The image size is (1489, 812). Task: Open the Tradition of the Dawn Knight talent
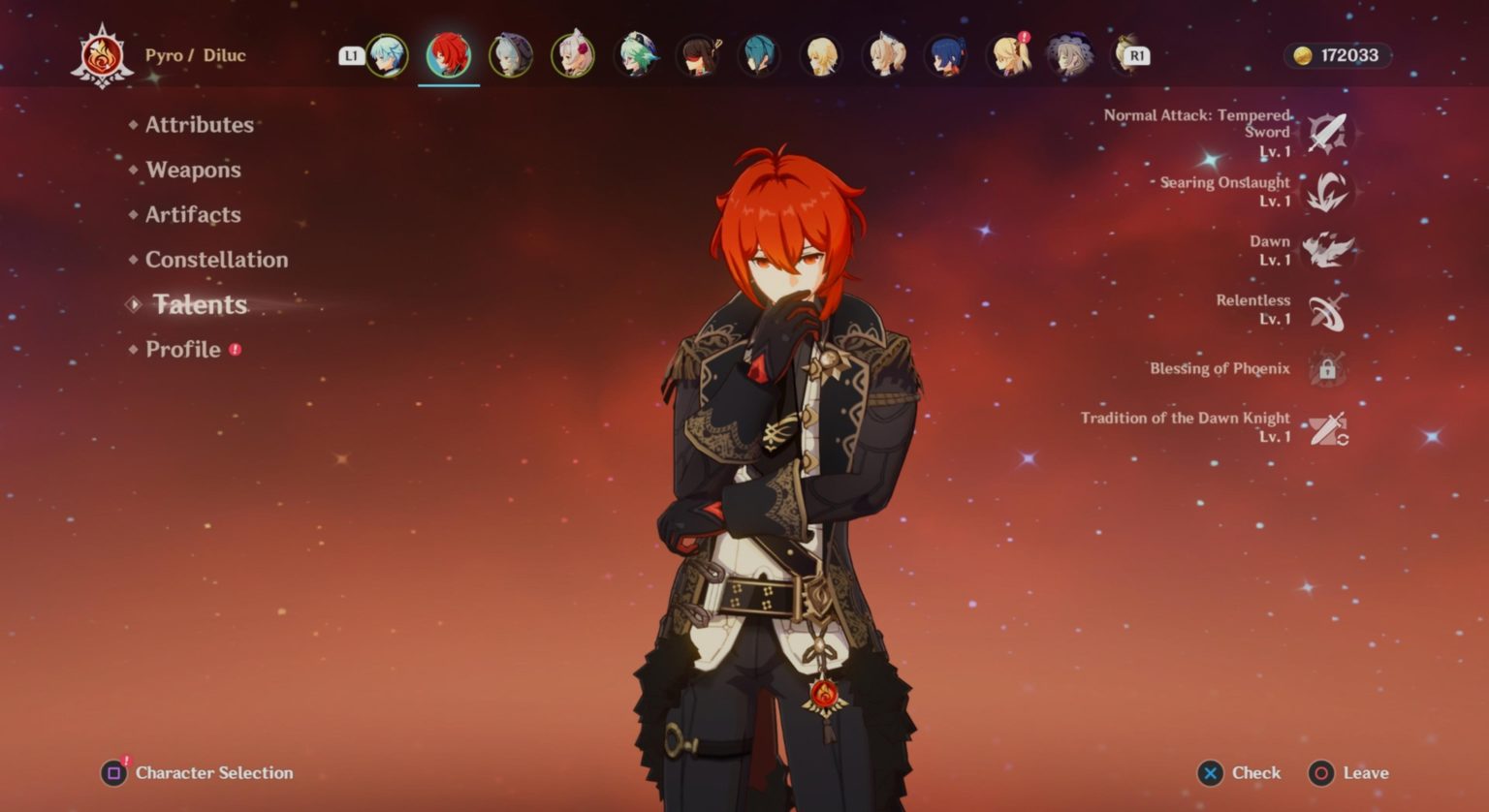click(x=1326, y=427)
